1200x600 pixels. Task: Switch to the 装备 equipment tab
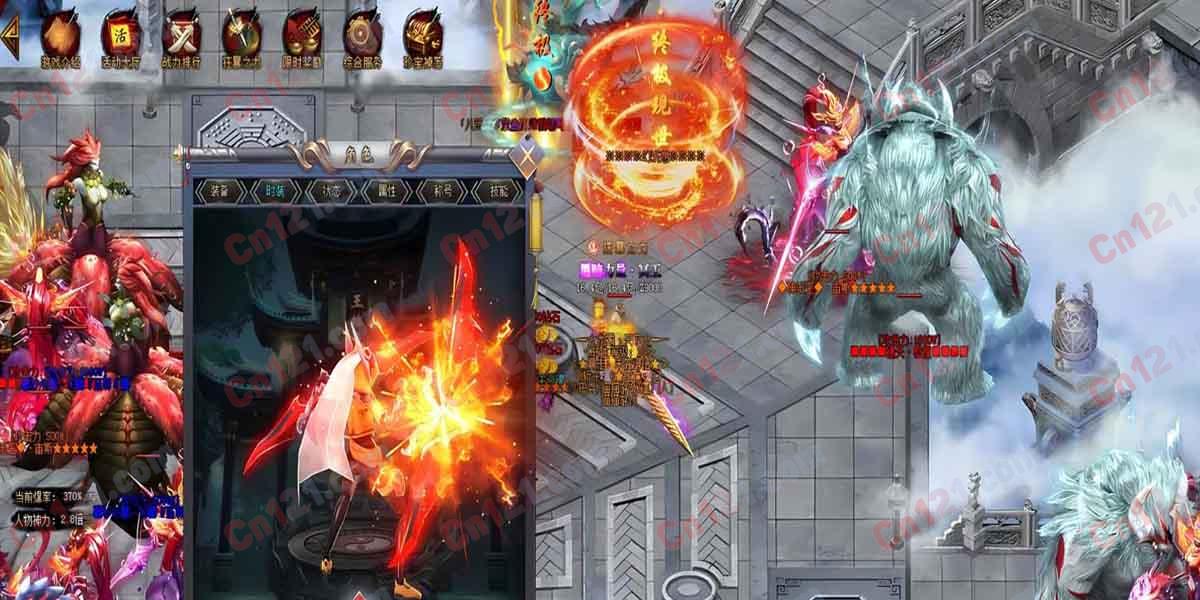point(218,190)
